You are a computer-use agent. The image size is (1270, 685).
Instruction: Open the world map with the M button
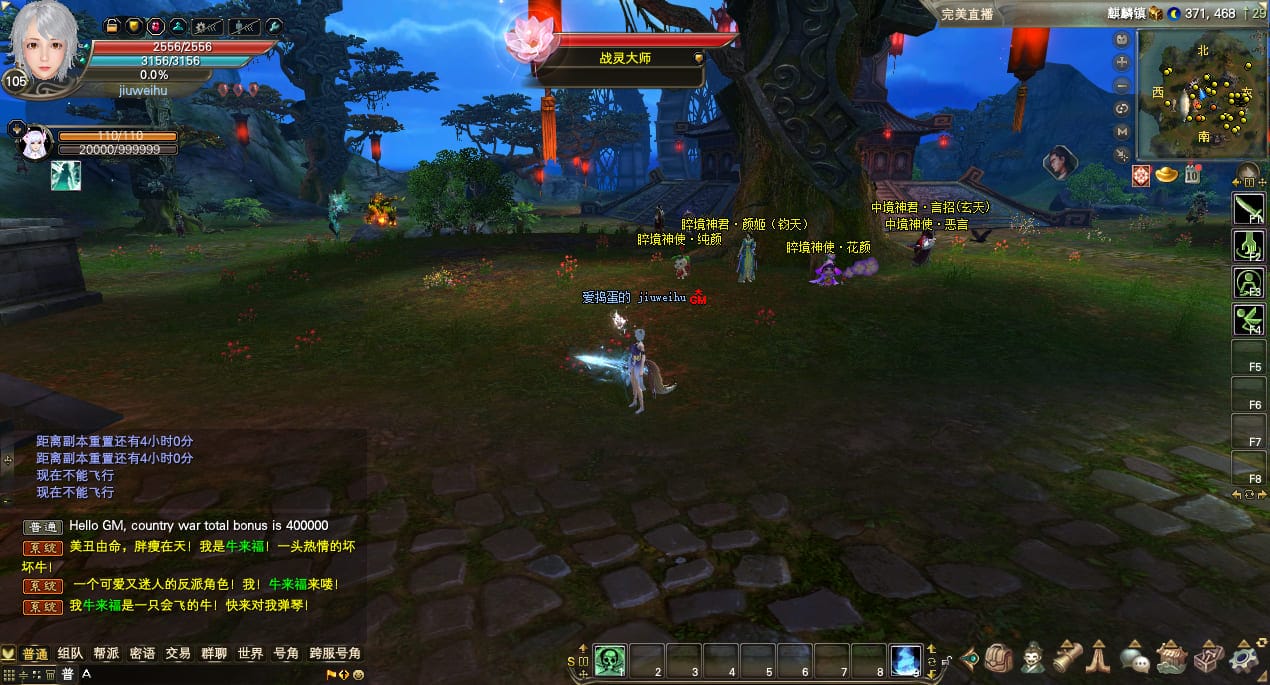(x=1122, y=131)
